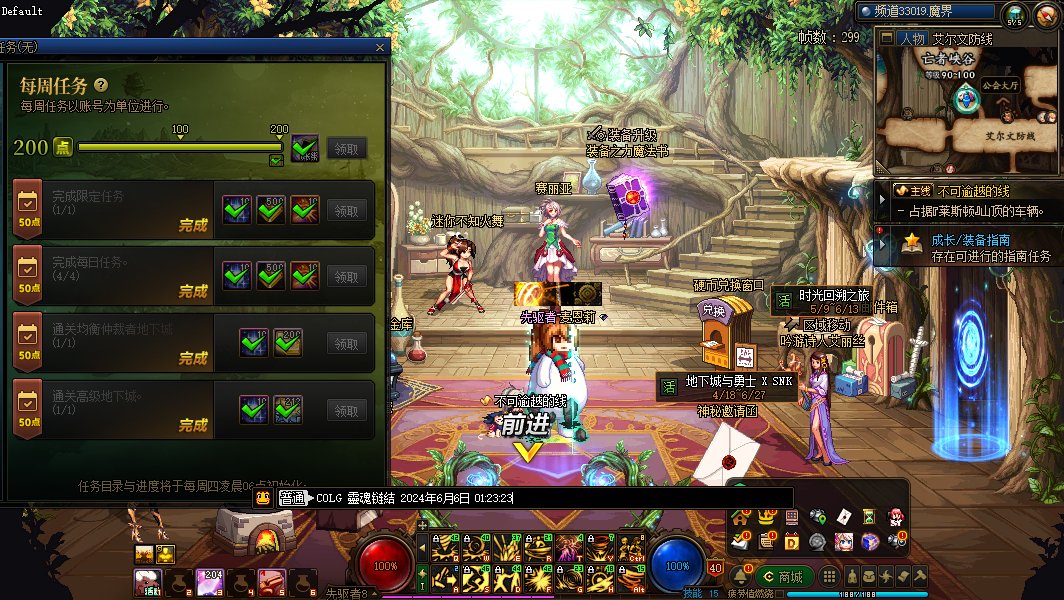
Task: Claim reward for 完成限定任务 row
Action: pyautogui.click(x=346, y=211)
